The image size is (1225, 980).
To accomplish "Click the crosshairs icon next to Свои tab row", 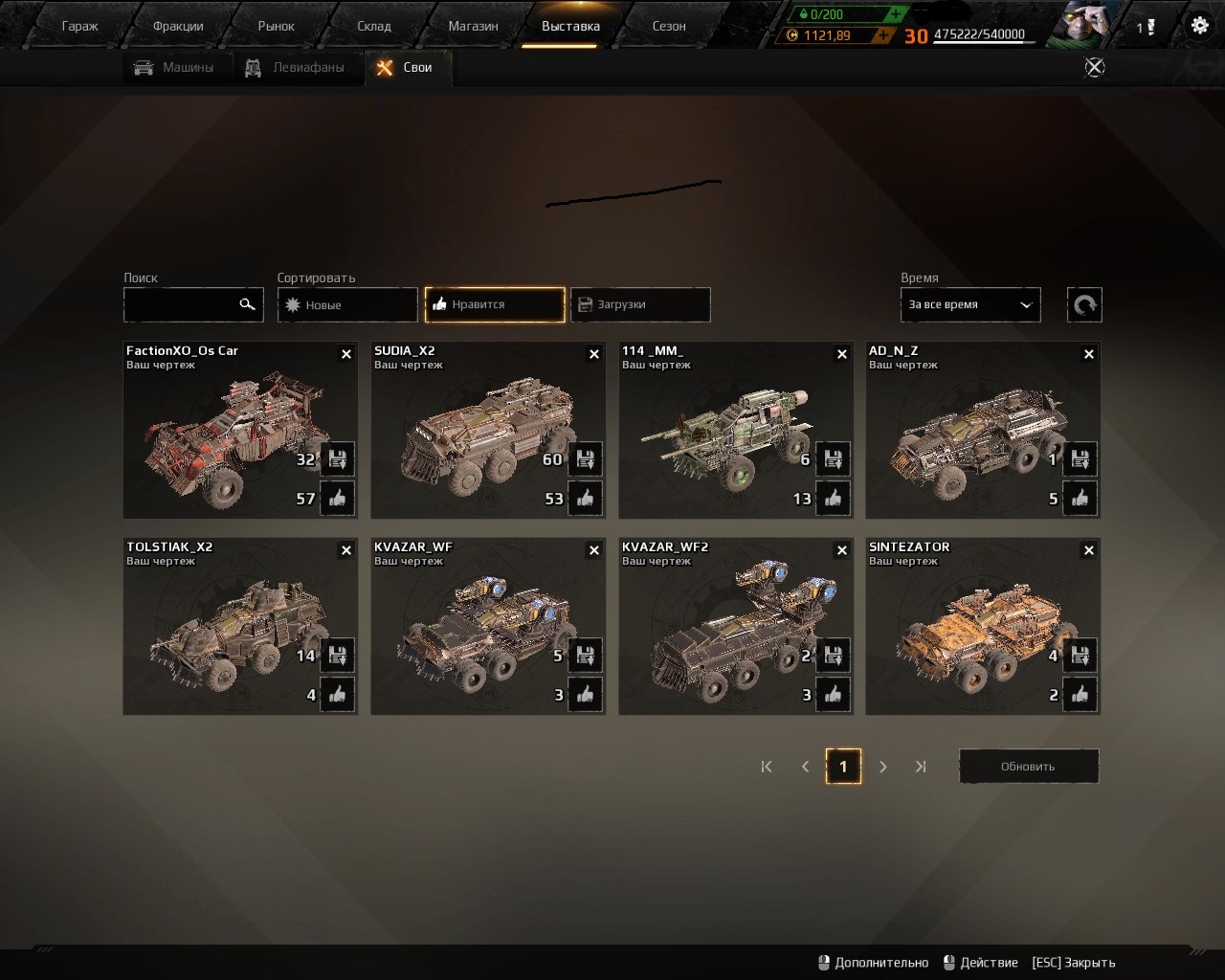I will (x=1094, y=67).
